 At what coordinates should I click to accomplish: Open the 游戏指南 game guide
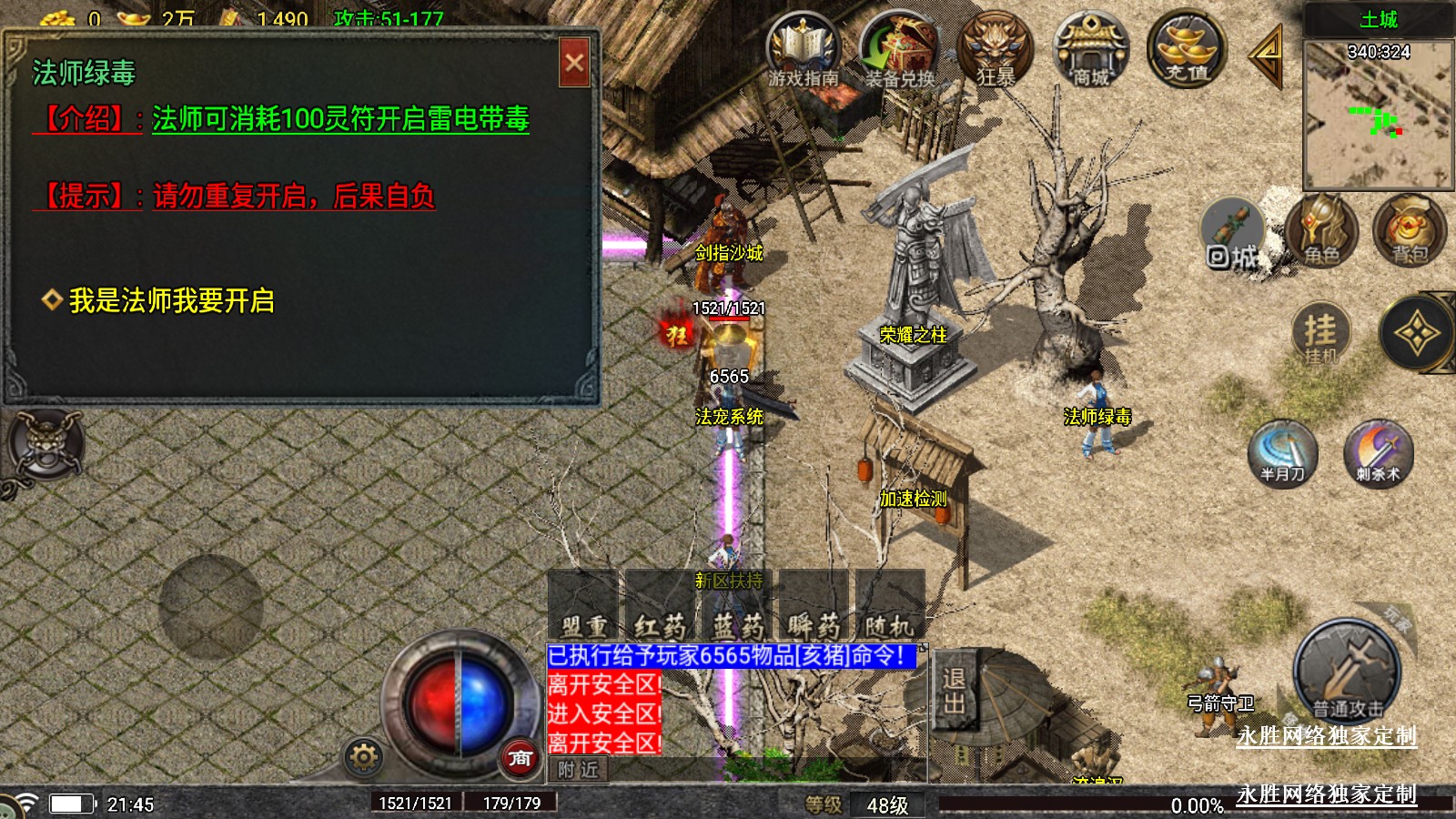pos(803,50)
